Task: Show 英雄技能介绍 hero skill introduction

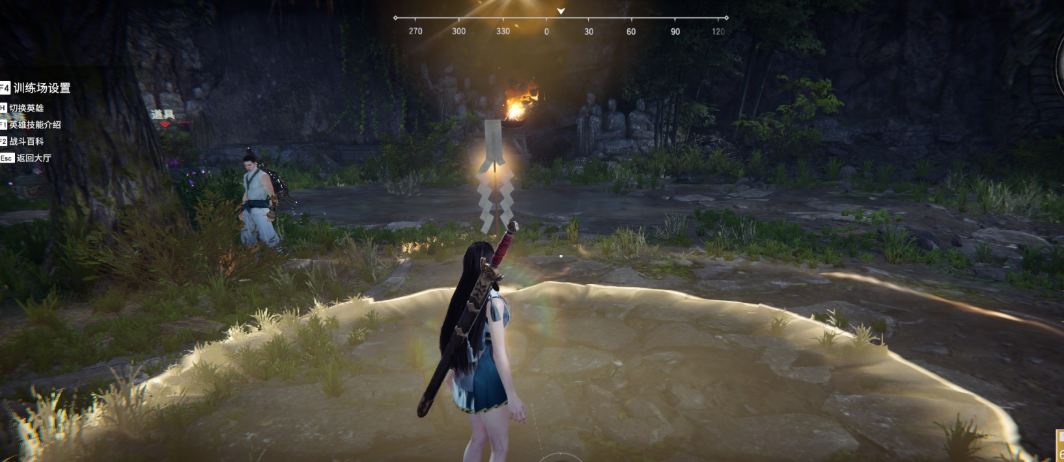Action: point(35,125)
